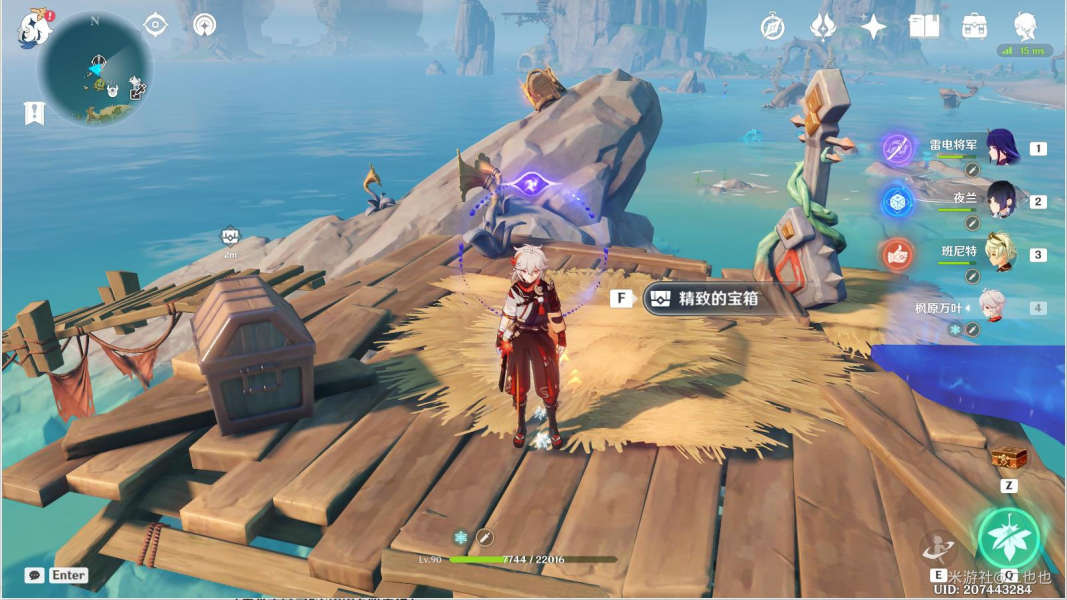Open the Paimon menu icon
The width and height of the screenshot is (1067, 600).
tap(33, 29)
